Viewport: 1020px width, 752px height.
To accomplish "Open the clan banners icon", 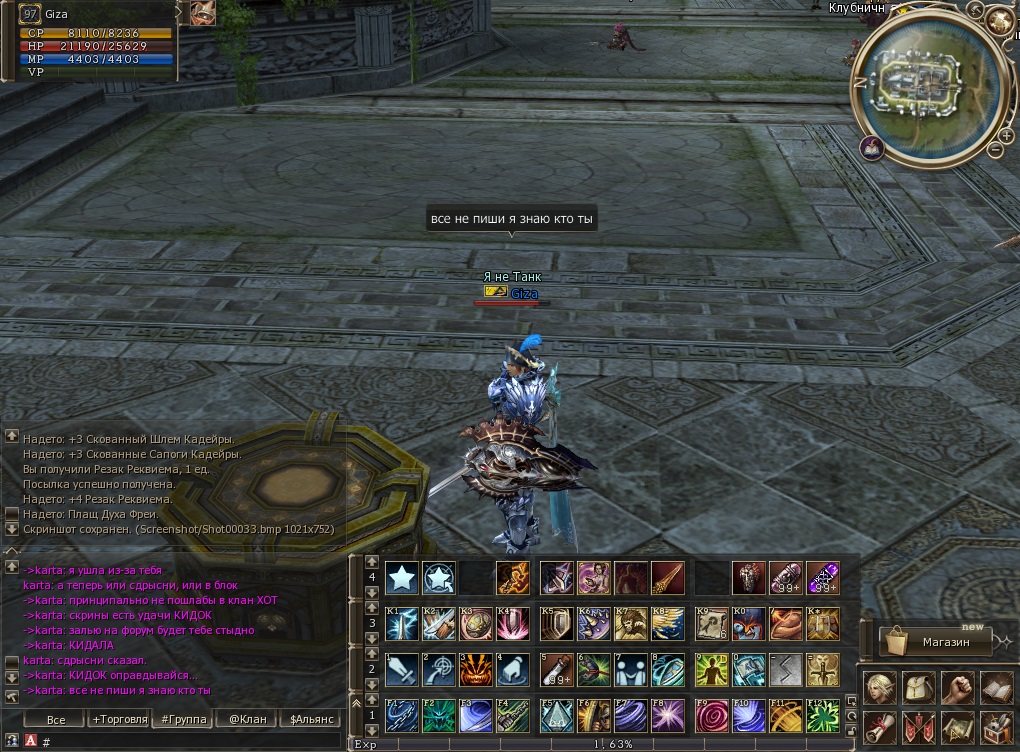I will [919, 727].
